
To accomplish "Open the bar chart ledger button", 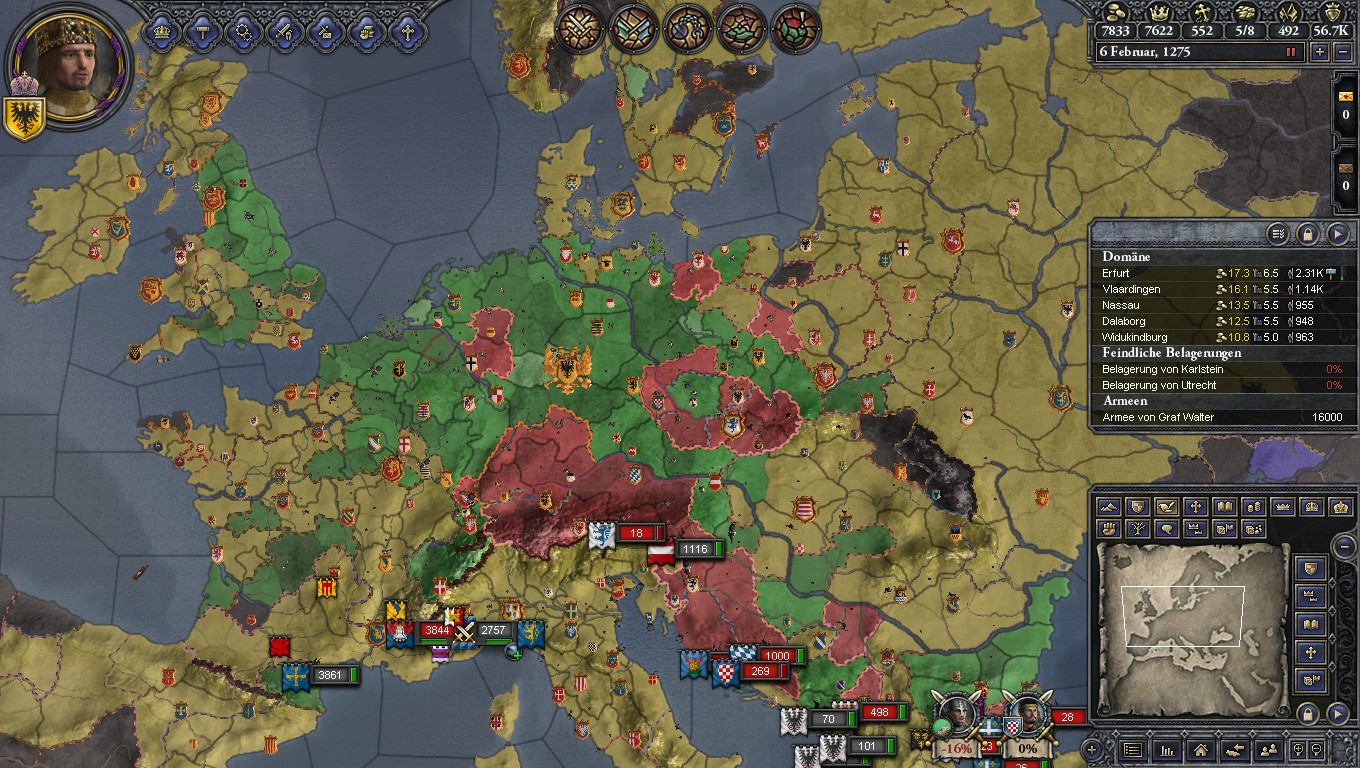I will click(1166, 749).
